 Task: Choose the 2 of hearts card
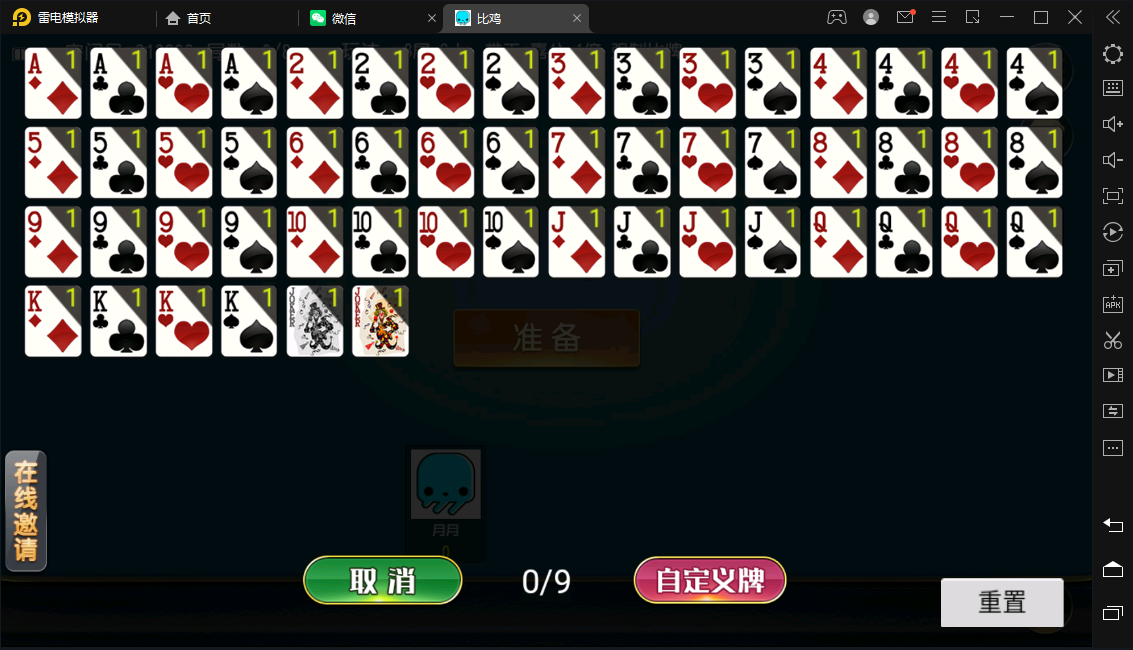446,84
